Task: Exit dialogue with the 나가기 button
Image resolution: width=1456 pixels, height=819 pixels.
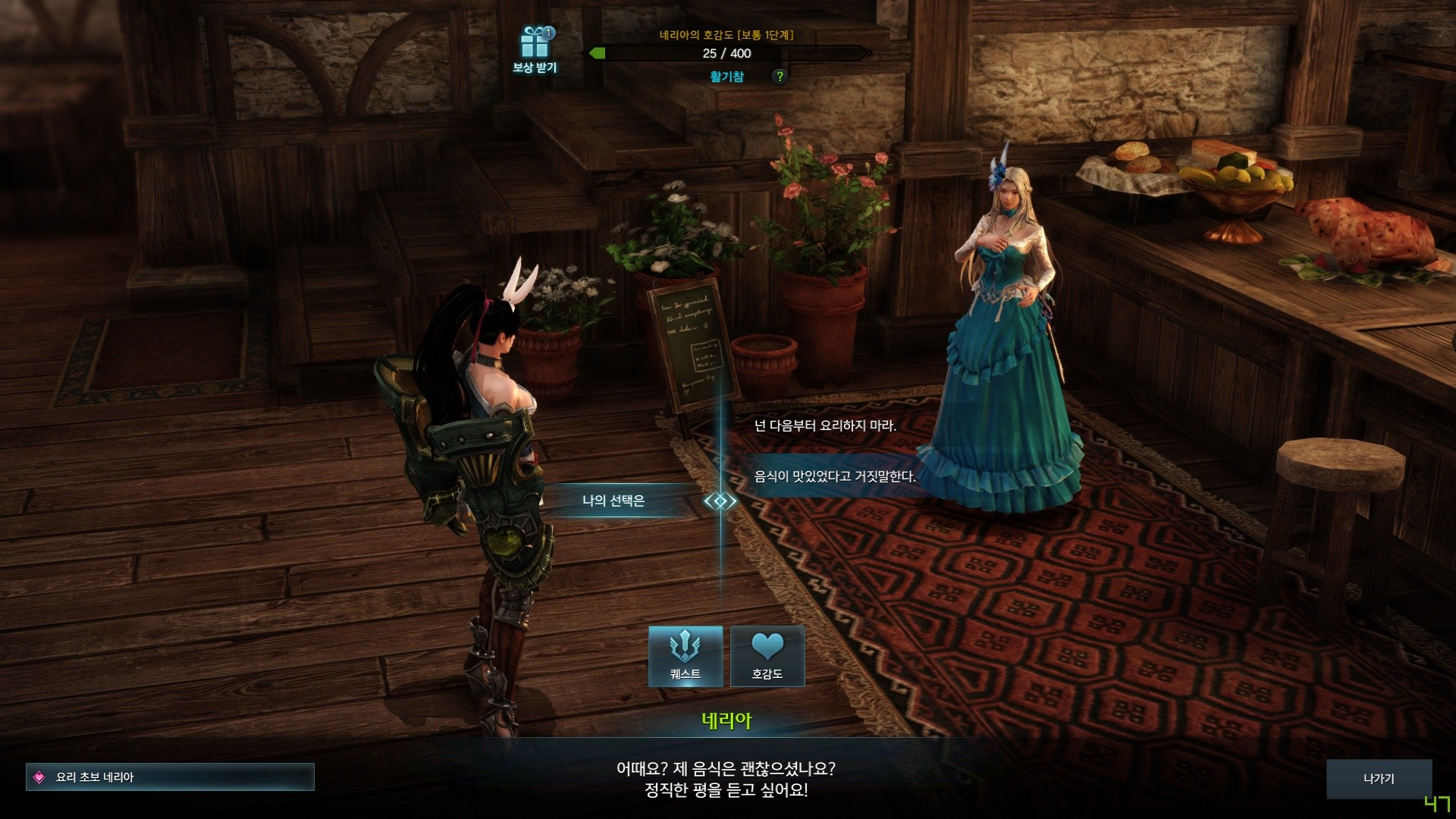Action: click(1378, 779)
